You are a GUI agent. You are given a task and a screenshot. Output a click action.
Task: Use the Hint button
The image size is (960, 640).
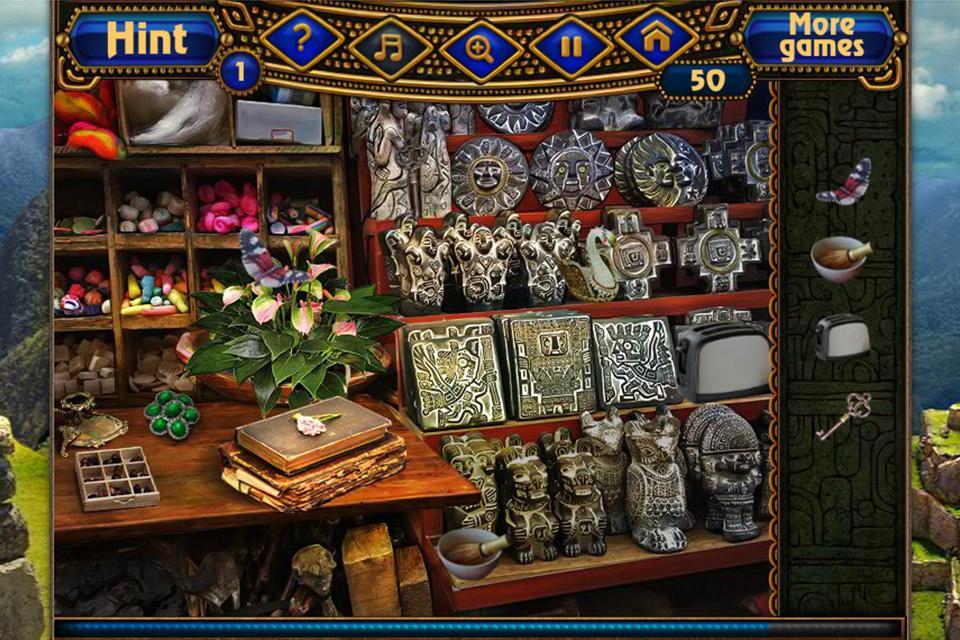pos(146,39)
